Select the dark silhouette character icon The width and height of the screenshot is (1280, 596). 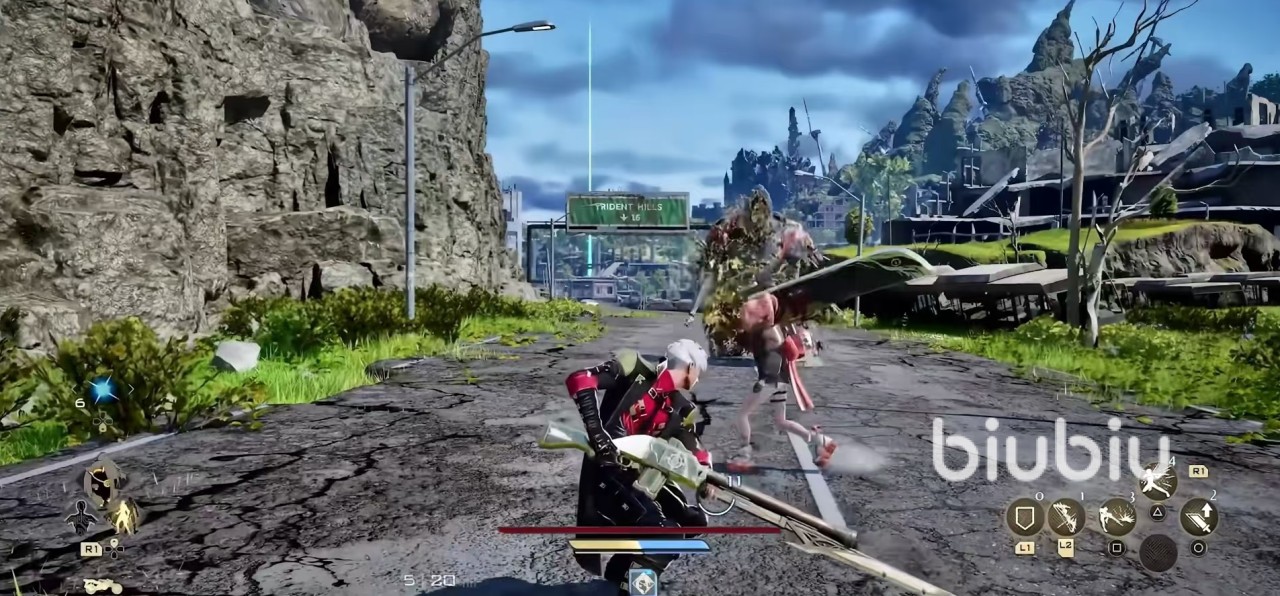pos(80,517)
